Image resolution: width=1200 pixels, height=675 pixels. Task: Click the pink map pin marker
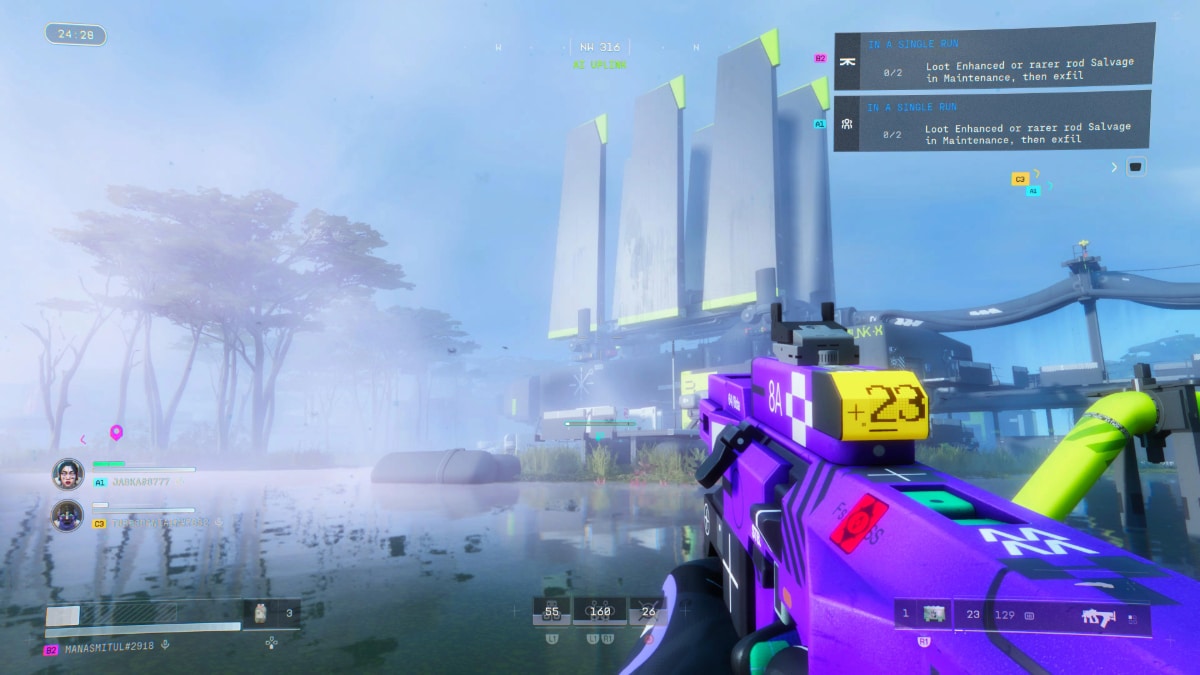[116, 433]
